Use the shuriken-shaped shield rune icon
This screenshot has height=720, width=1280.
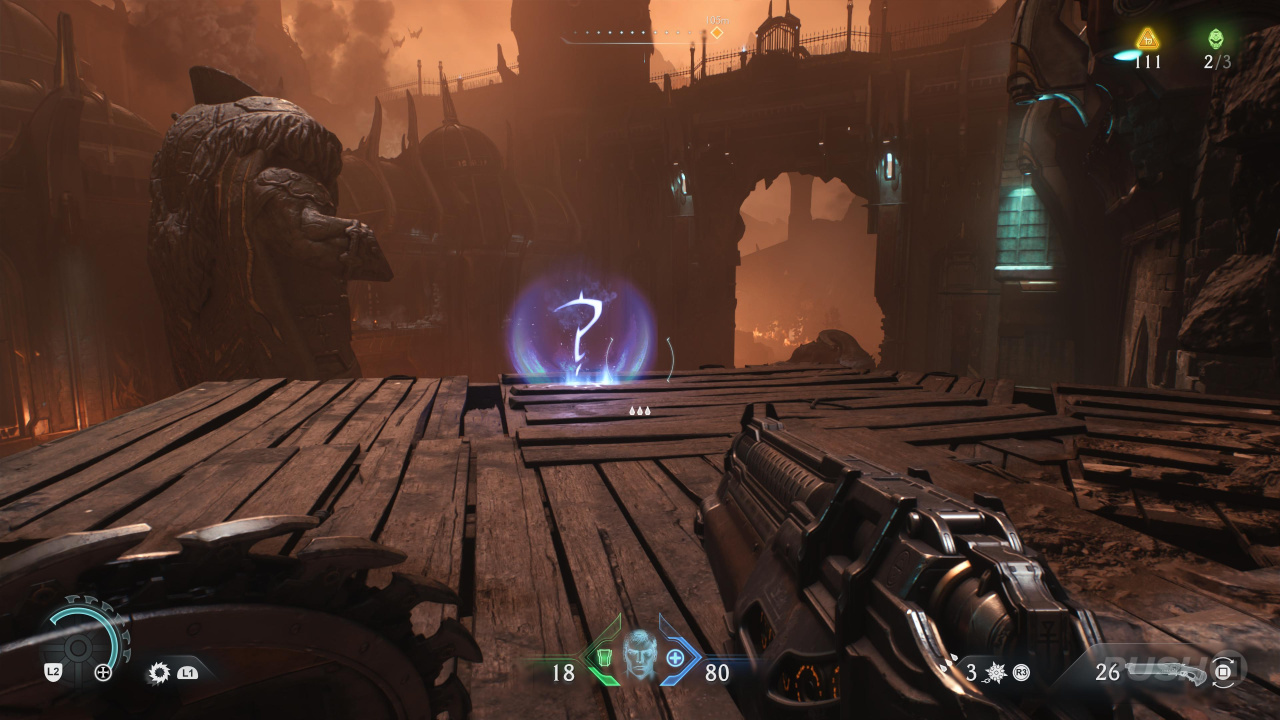[994, 672]
